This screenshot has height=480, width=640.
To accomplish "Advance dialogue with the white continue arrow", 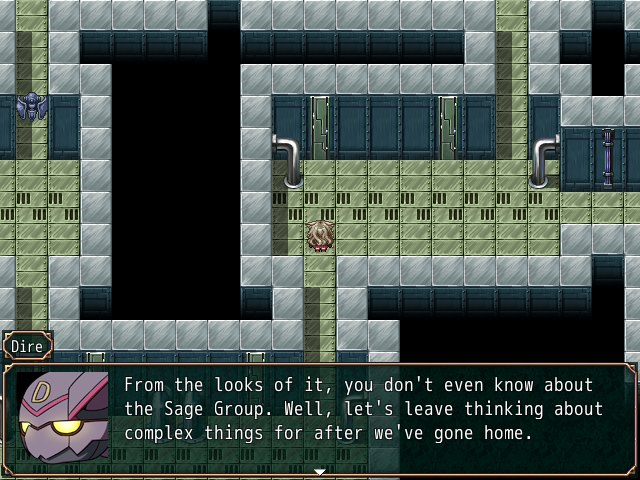I will 320,470.
